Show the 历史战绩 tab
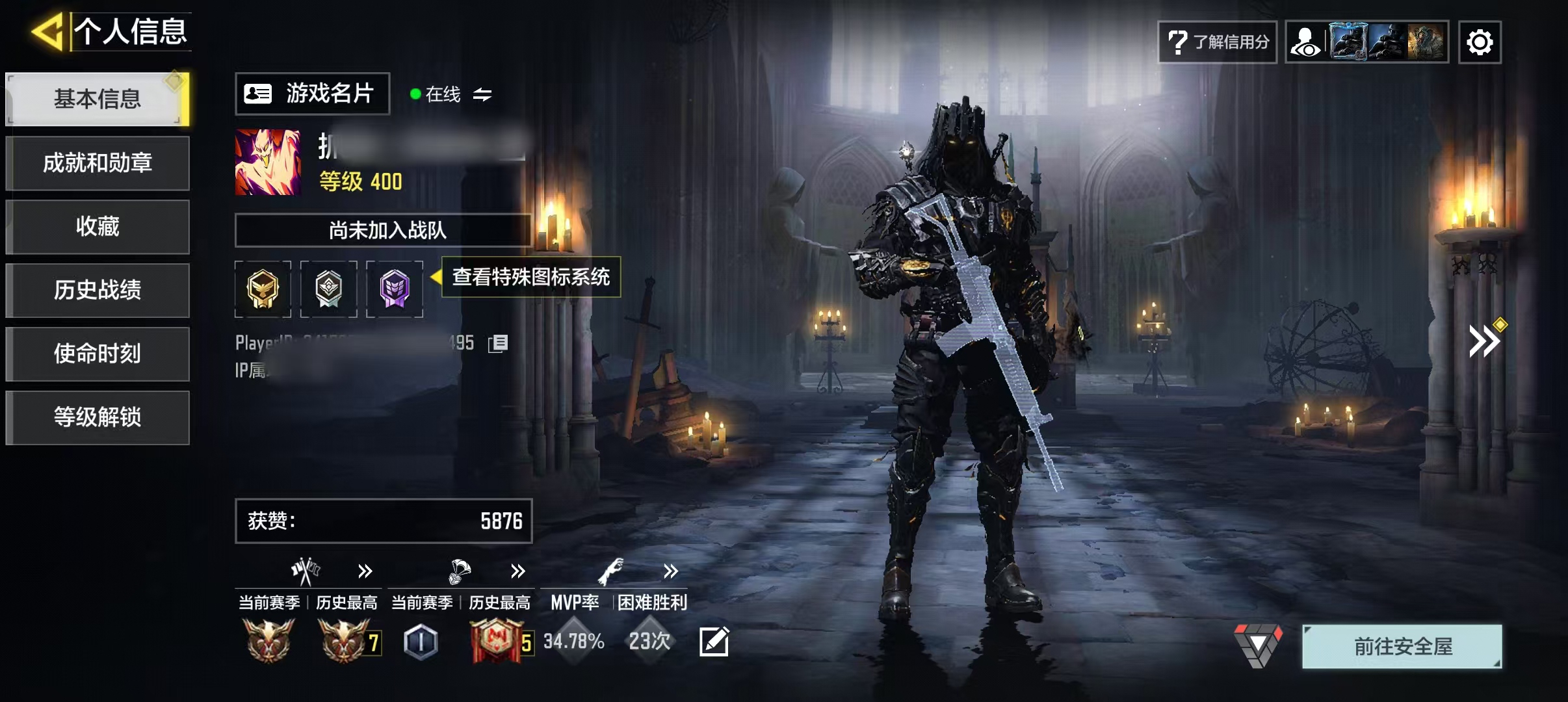Image resolution: width=1568 pixels, height=702 pixels. 98,291
